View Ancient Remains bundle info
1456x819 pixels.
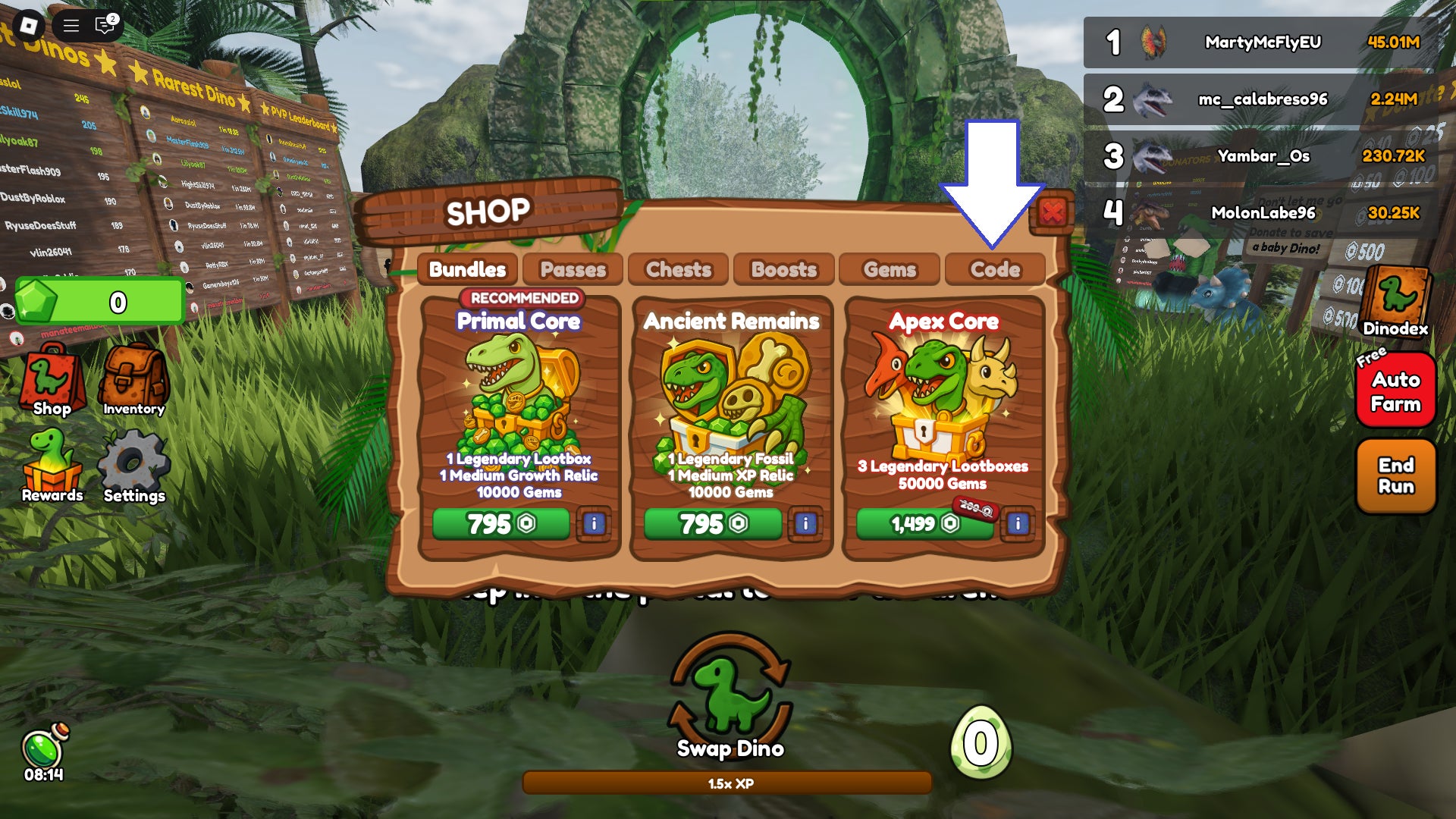[x=805, y=523]
